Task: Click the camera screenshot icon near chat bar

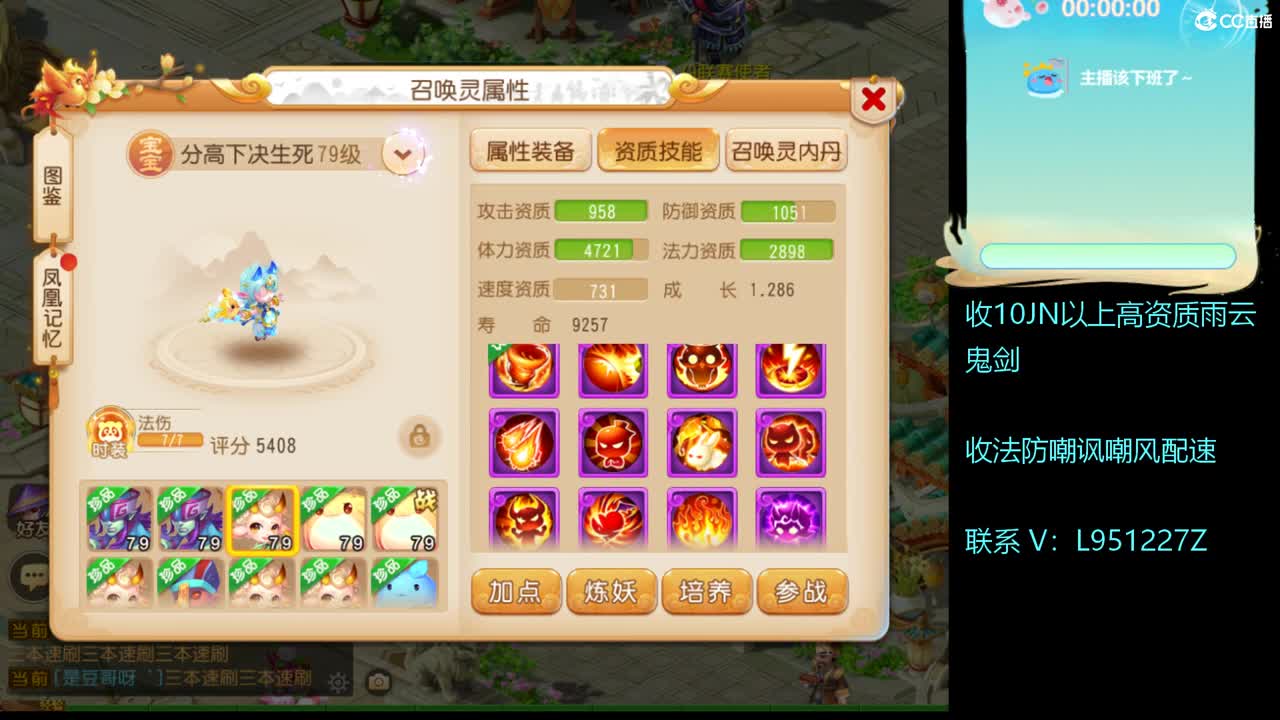Action: (x=379, y=682)
